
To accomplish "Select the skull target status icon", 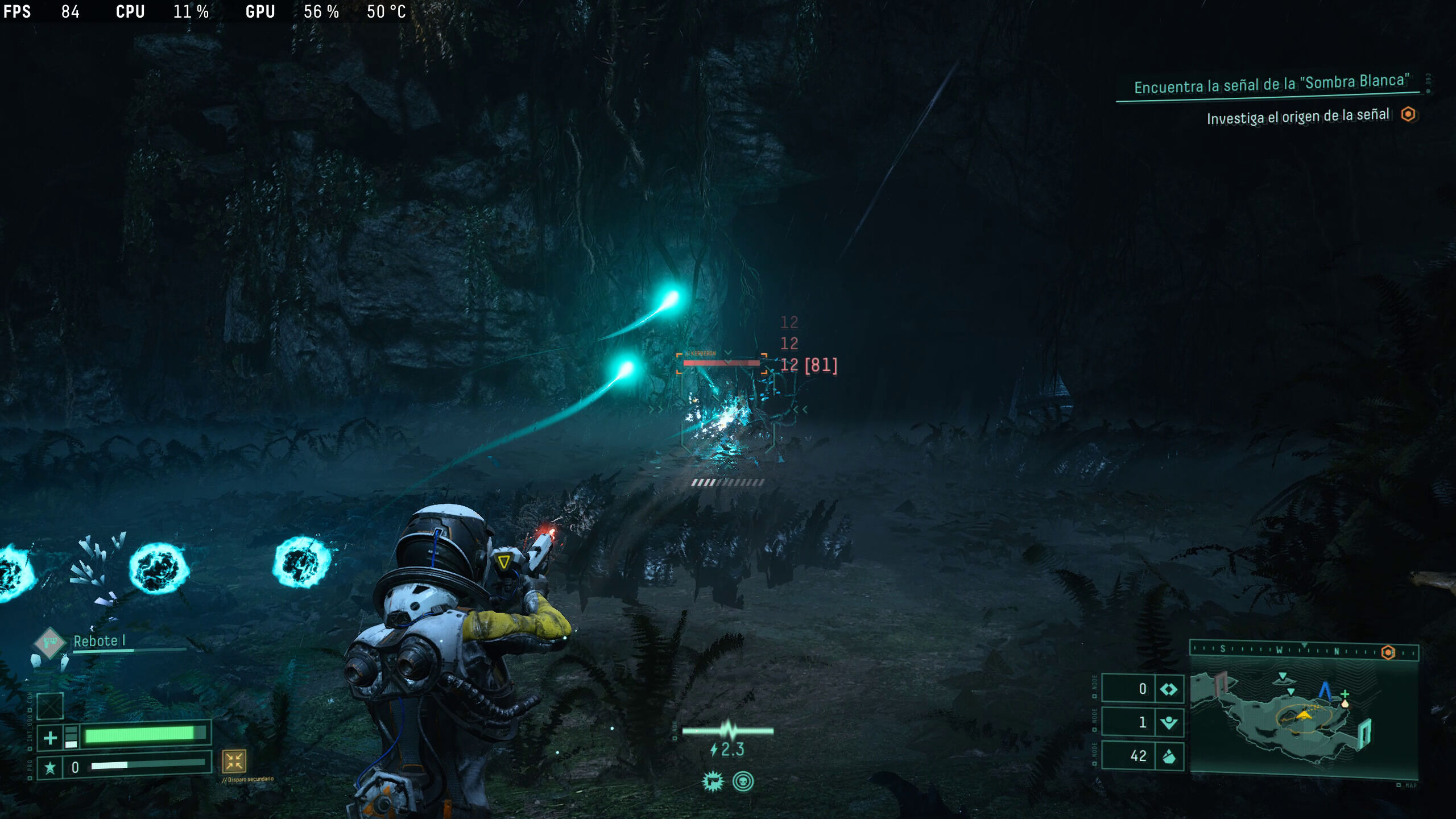I will [743, 782].
